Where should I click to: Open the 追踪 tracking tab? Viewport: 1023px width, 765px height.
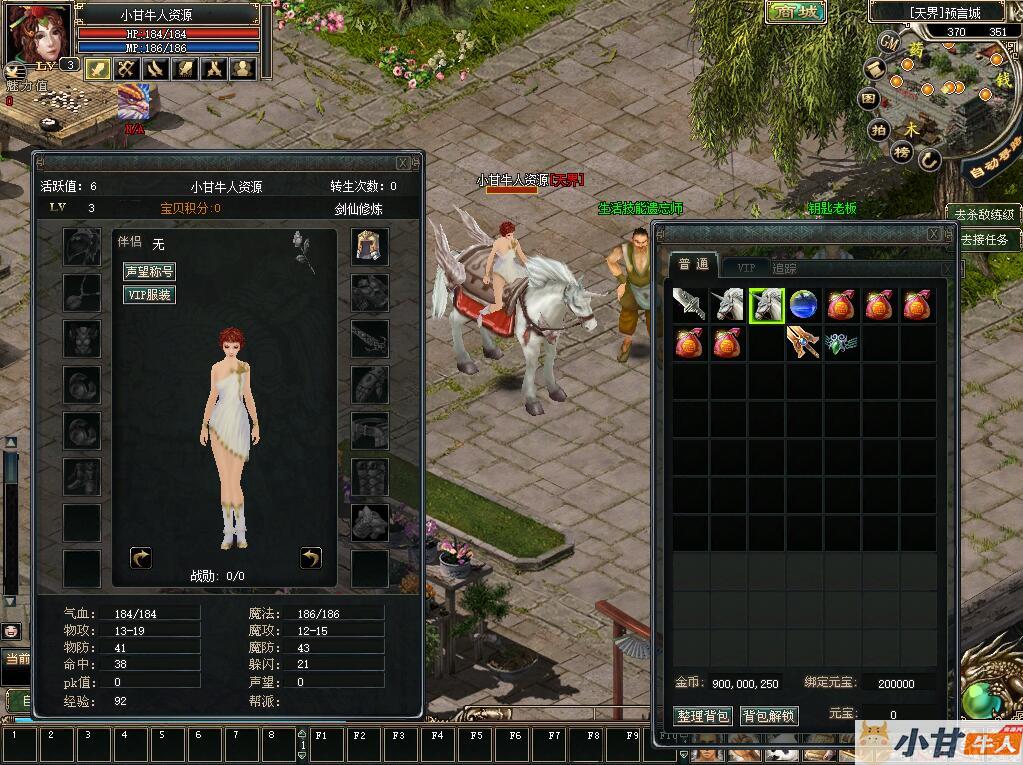click(x=785, y=267)
